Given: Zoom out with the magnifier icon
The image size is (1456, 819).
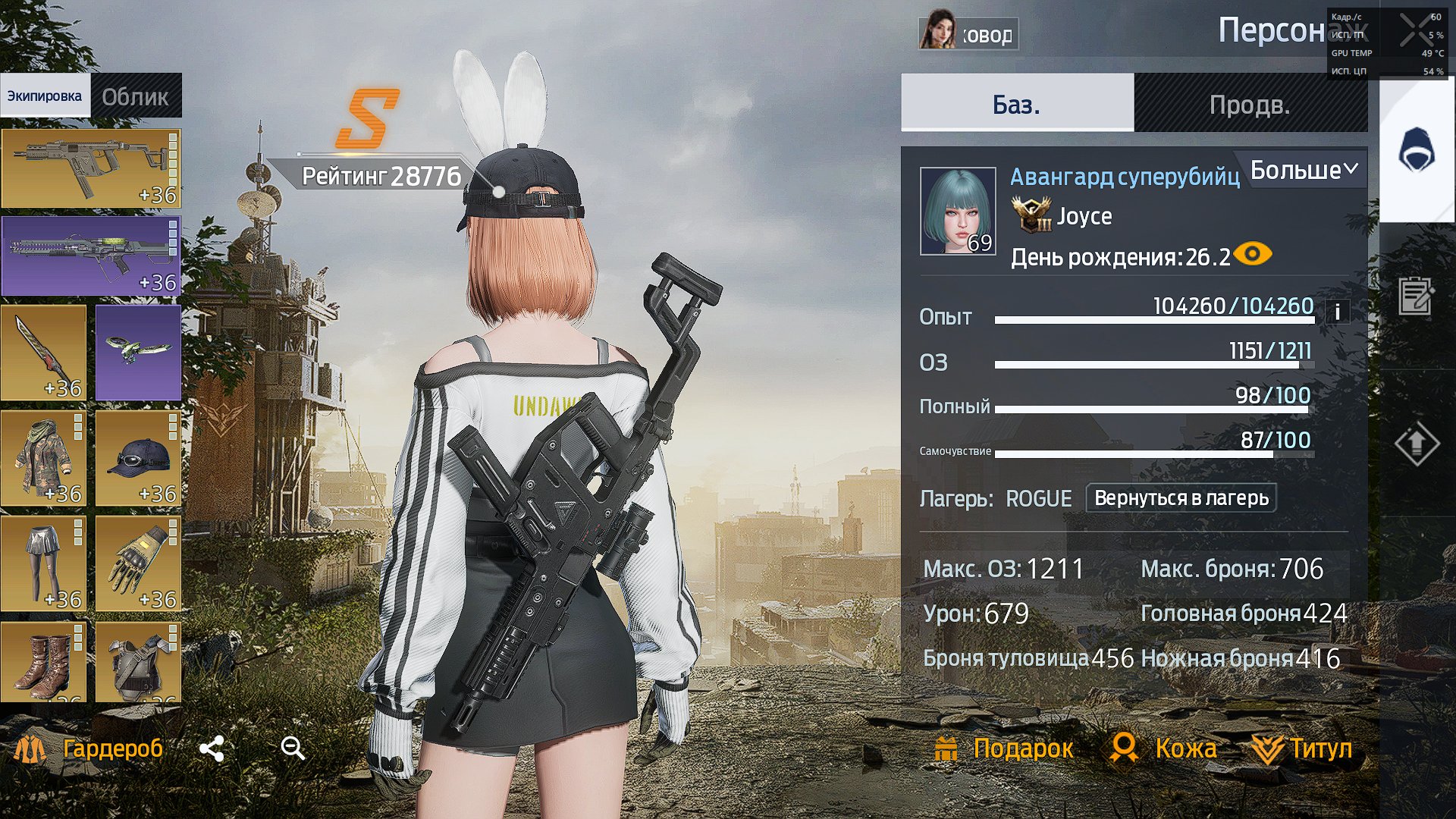Looking at the screenshot, I should (293, 748).
